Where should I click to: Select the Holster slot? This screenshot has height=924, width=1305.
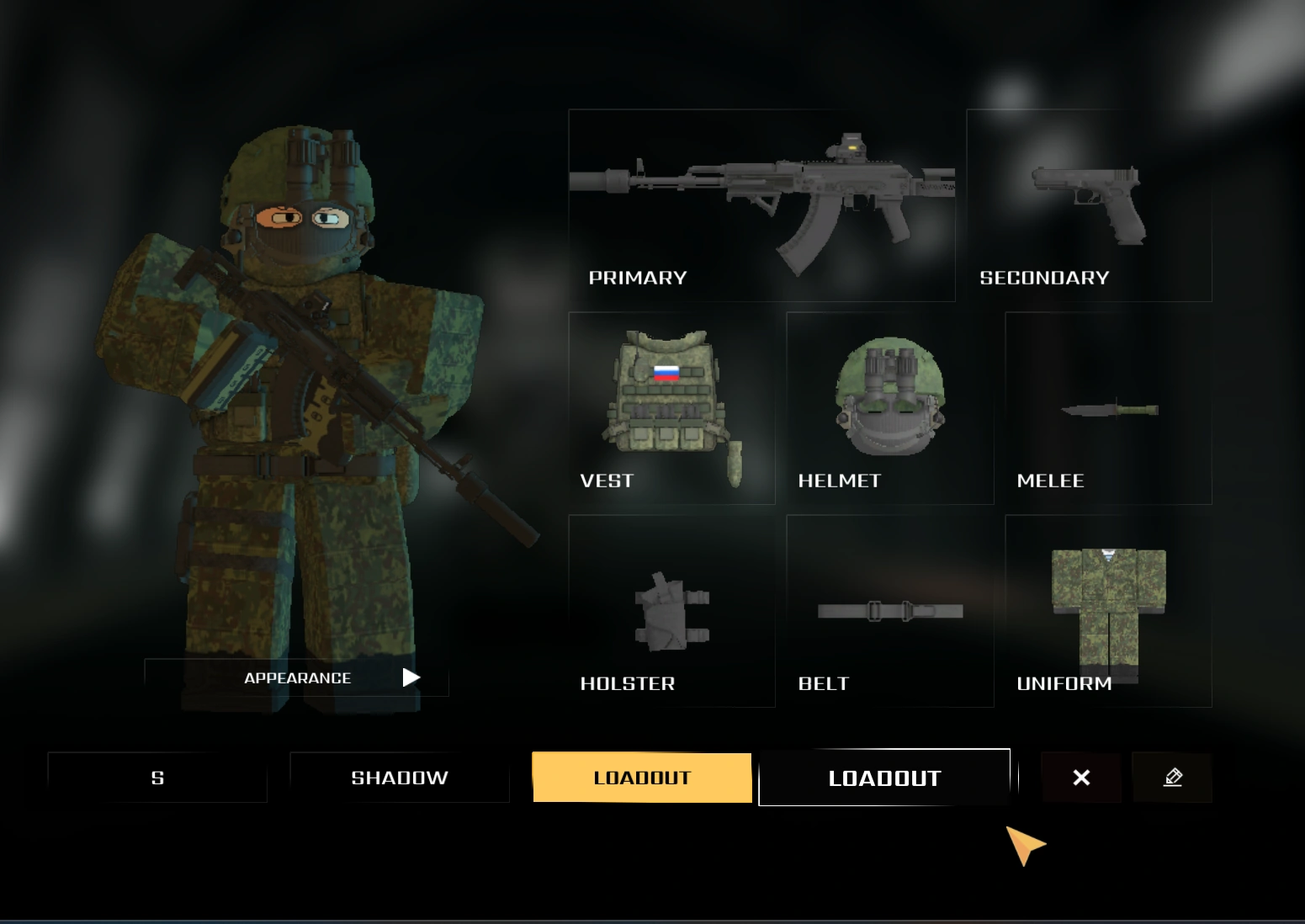point(671,610)
